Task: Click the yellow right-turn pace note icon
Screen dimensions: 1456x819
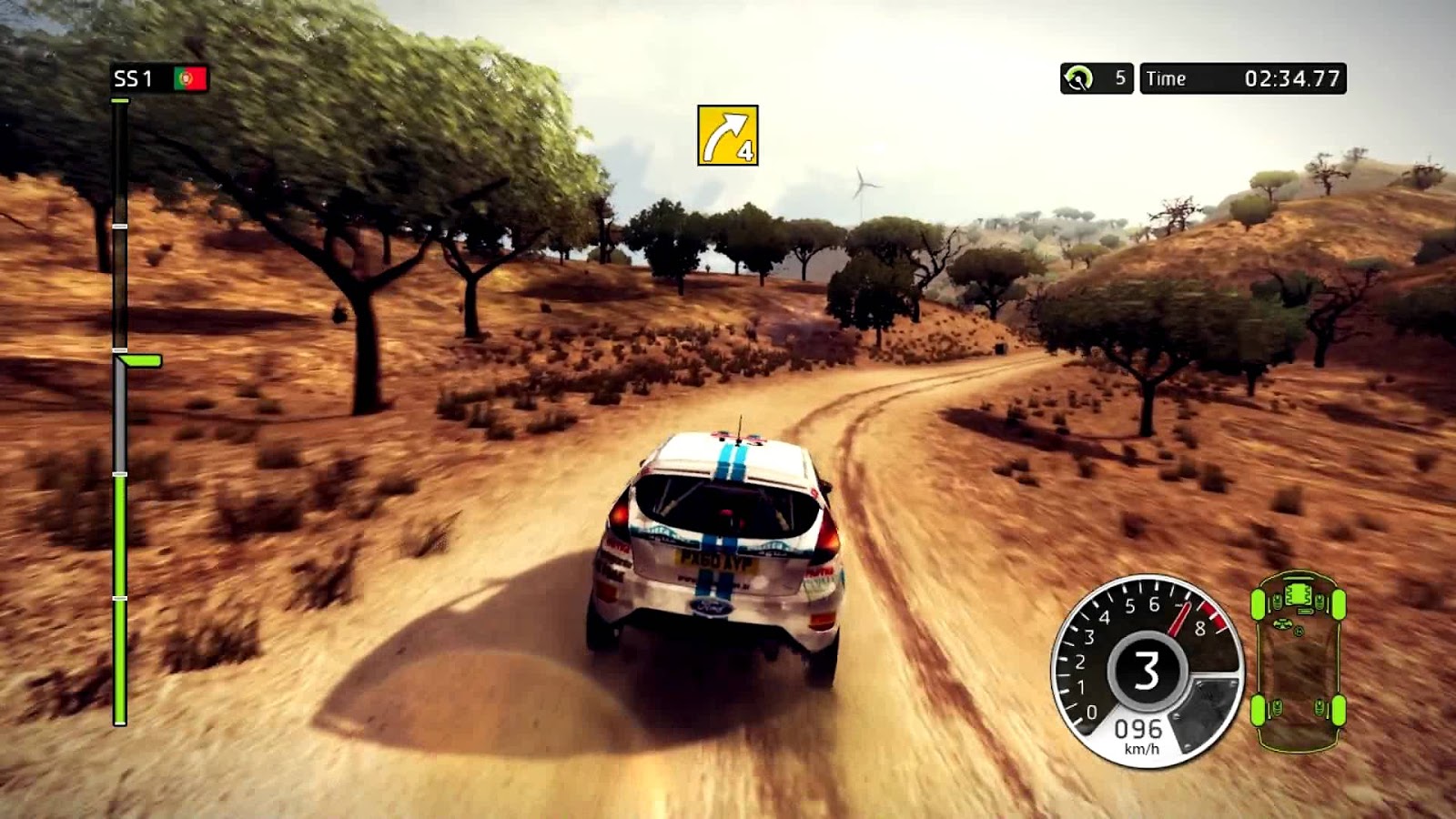Action: tap(727, 136)
